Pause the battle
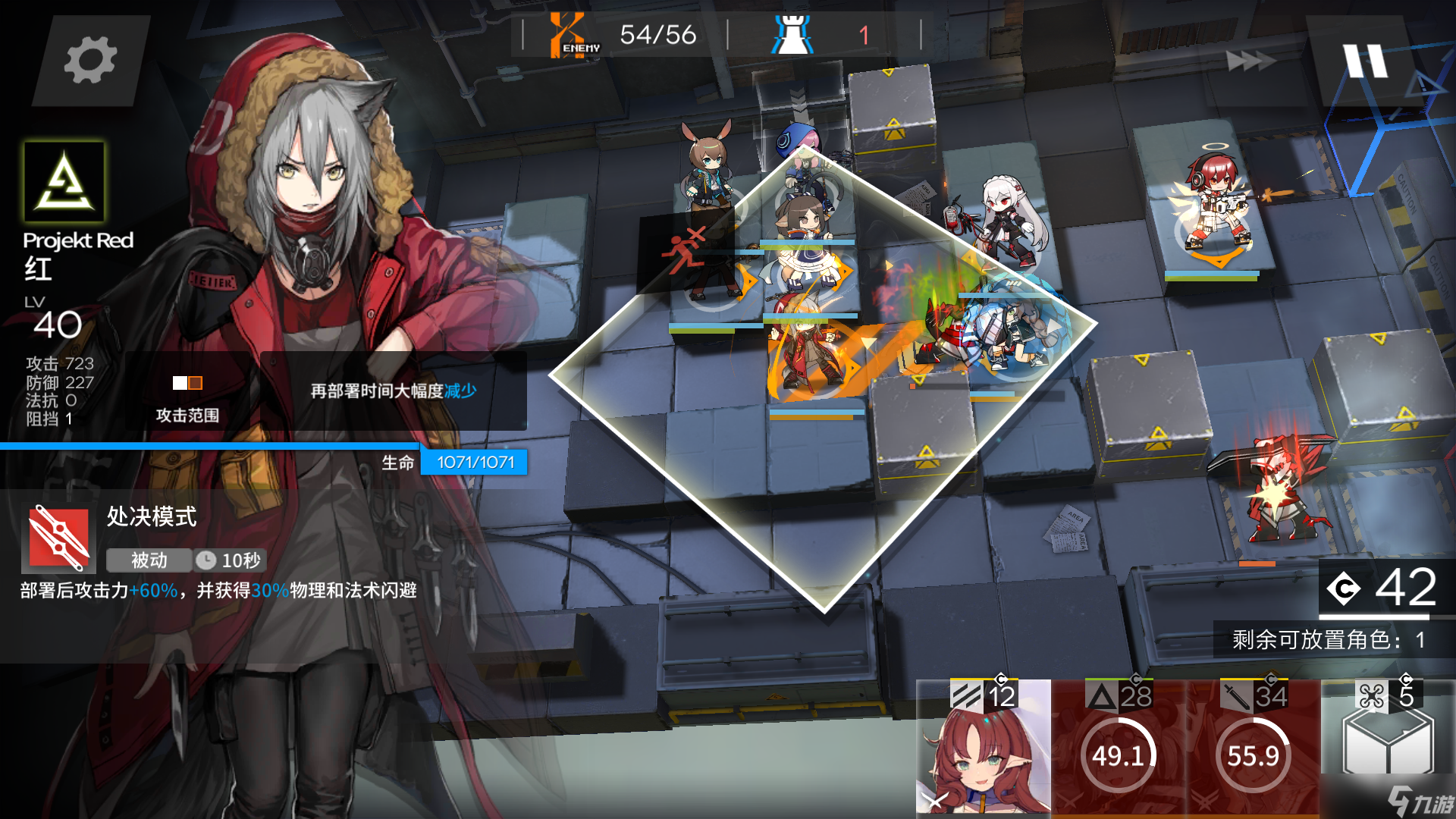This screenshot has height=819, width=1456. tap(1365, 61)
